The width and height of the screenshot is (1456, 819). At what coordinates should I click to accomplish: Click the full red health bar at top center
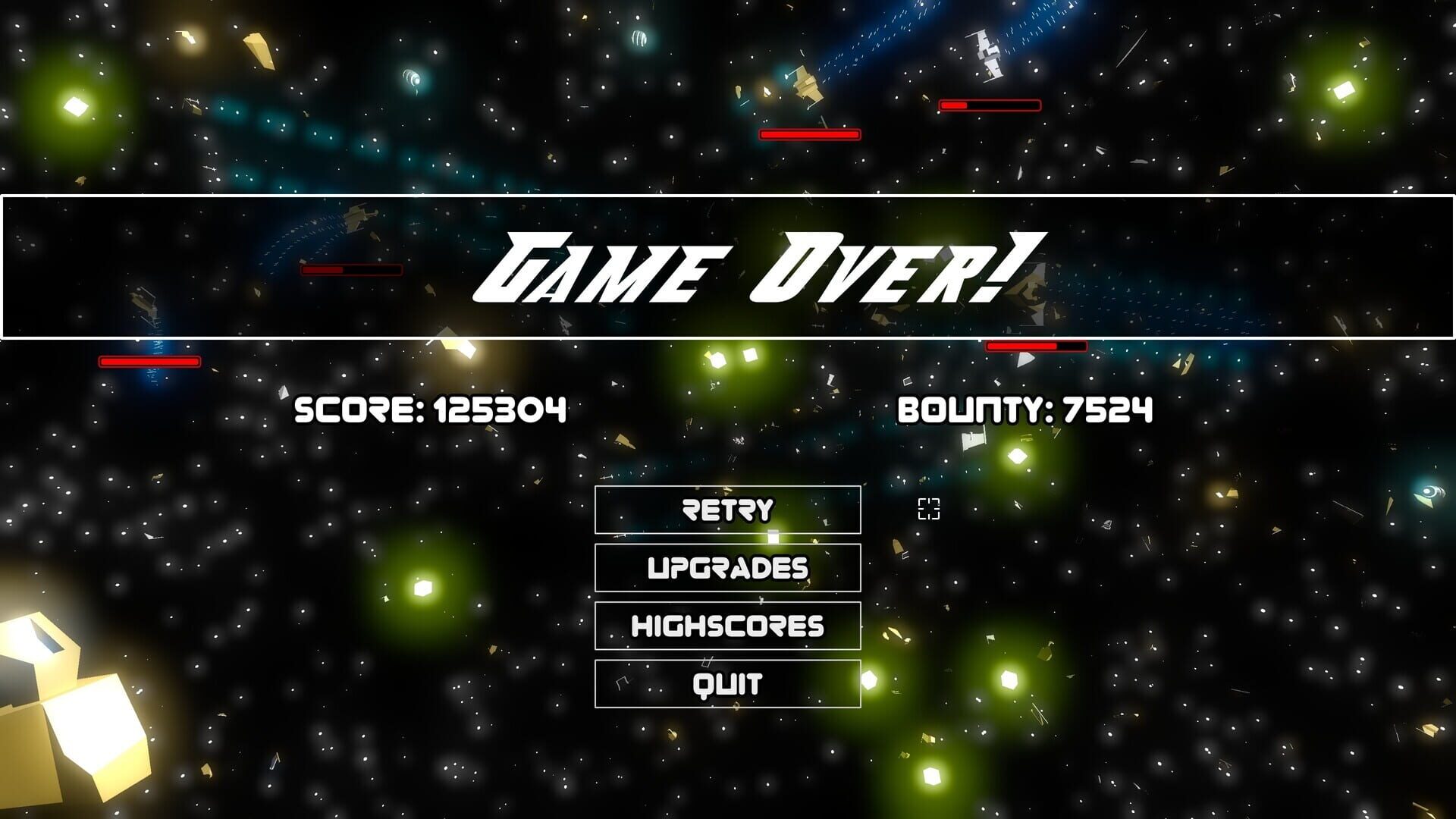[x=808, y=133]
